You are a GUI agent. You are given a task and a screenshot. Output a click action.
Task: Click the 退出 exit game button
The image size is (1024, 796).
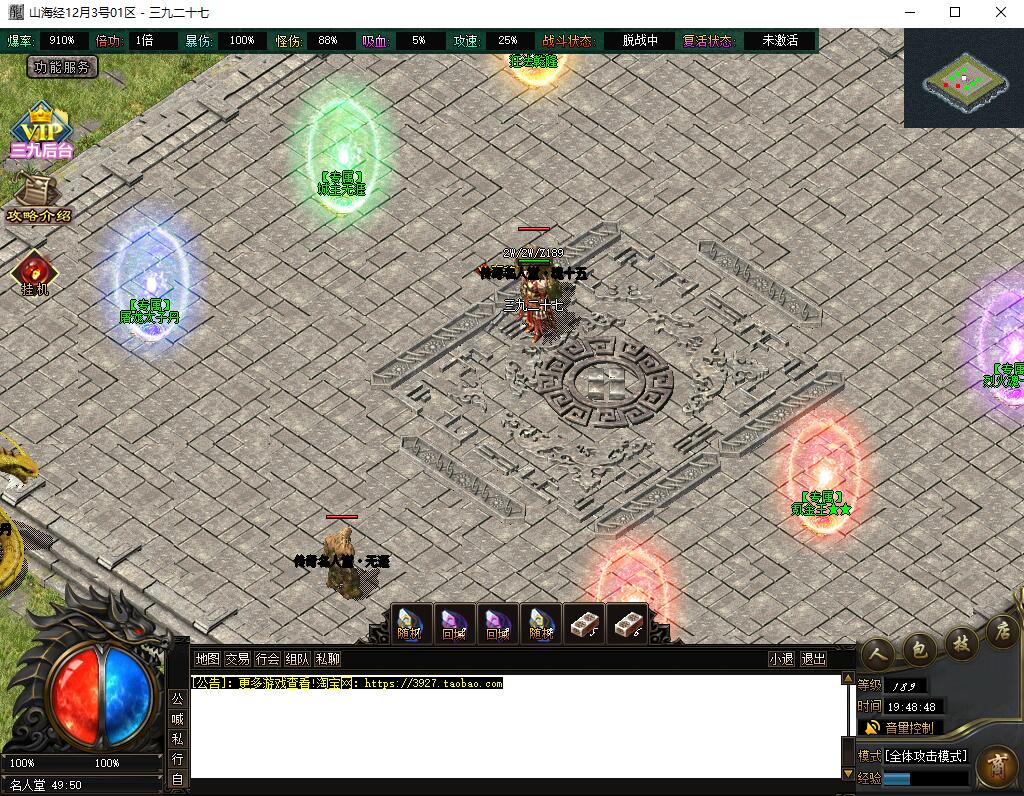coord(814,659)
